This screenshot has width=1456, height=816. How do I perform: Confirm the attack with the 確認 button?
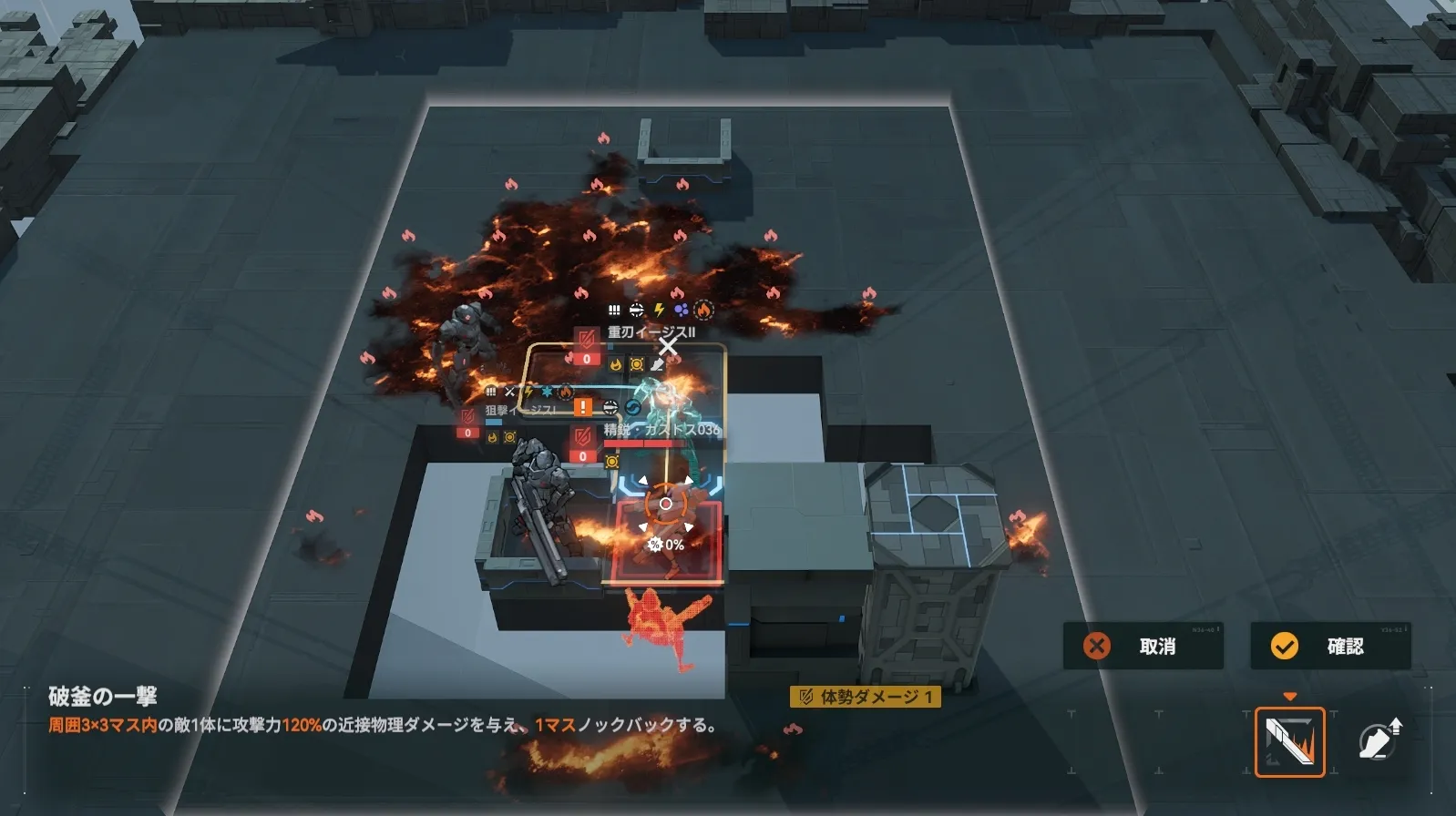[1329, 646]
